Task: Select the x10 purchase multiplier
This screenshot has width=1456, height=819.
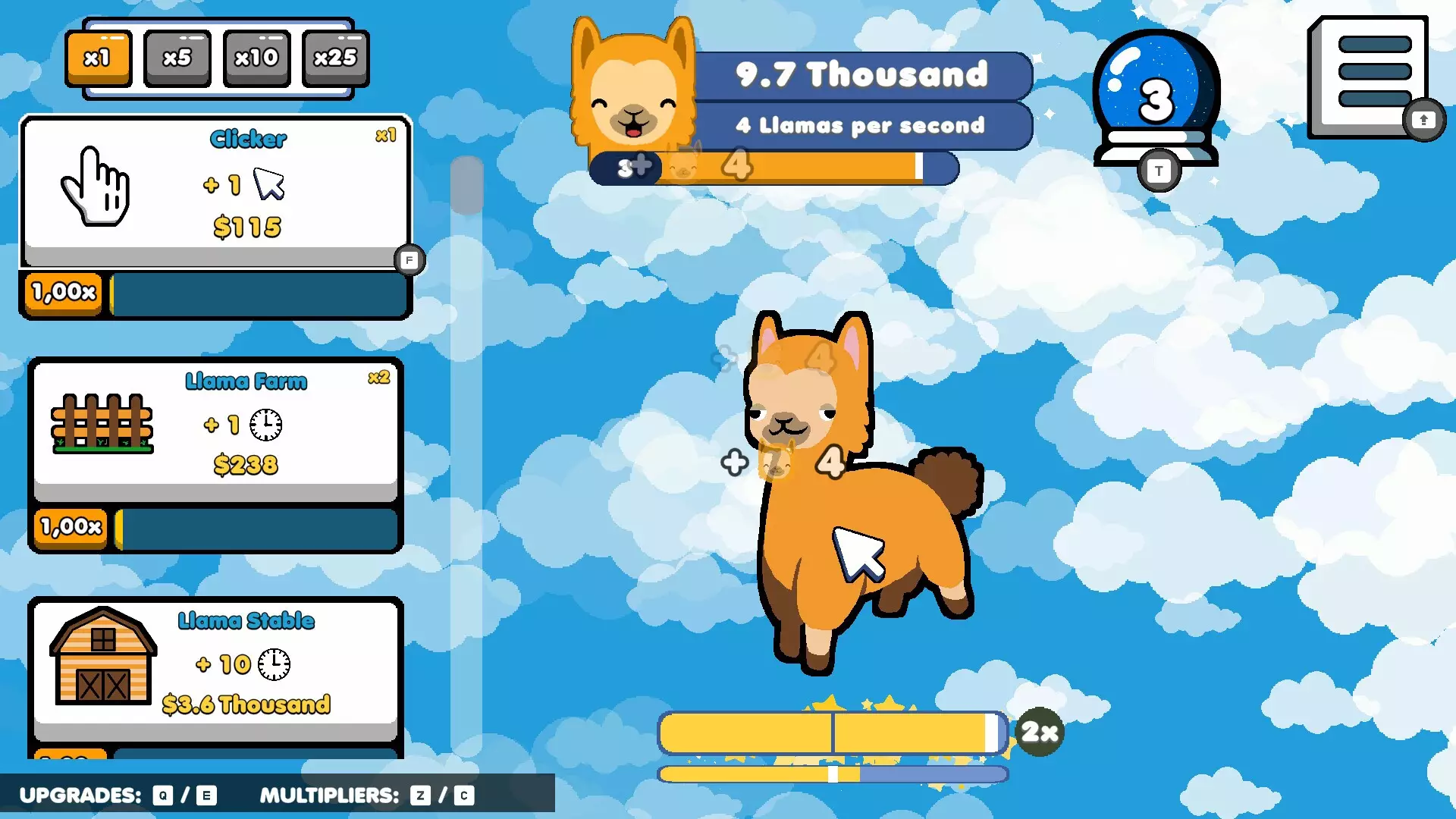Action: (256, 57)
